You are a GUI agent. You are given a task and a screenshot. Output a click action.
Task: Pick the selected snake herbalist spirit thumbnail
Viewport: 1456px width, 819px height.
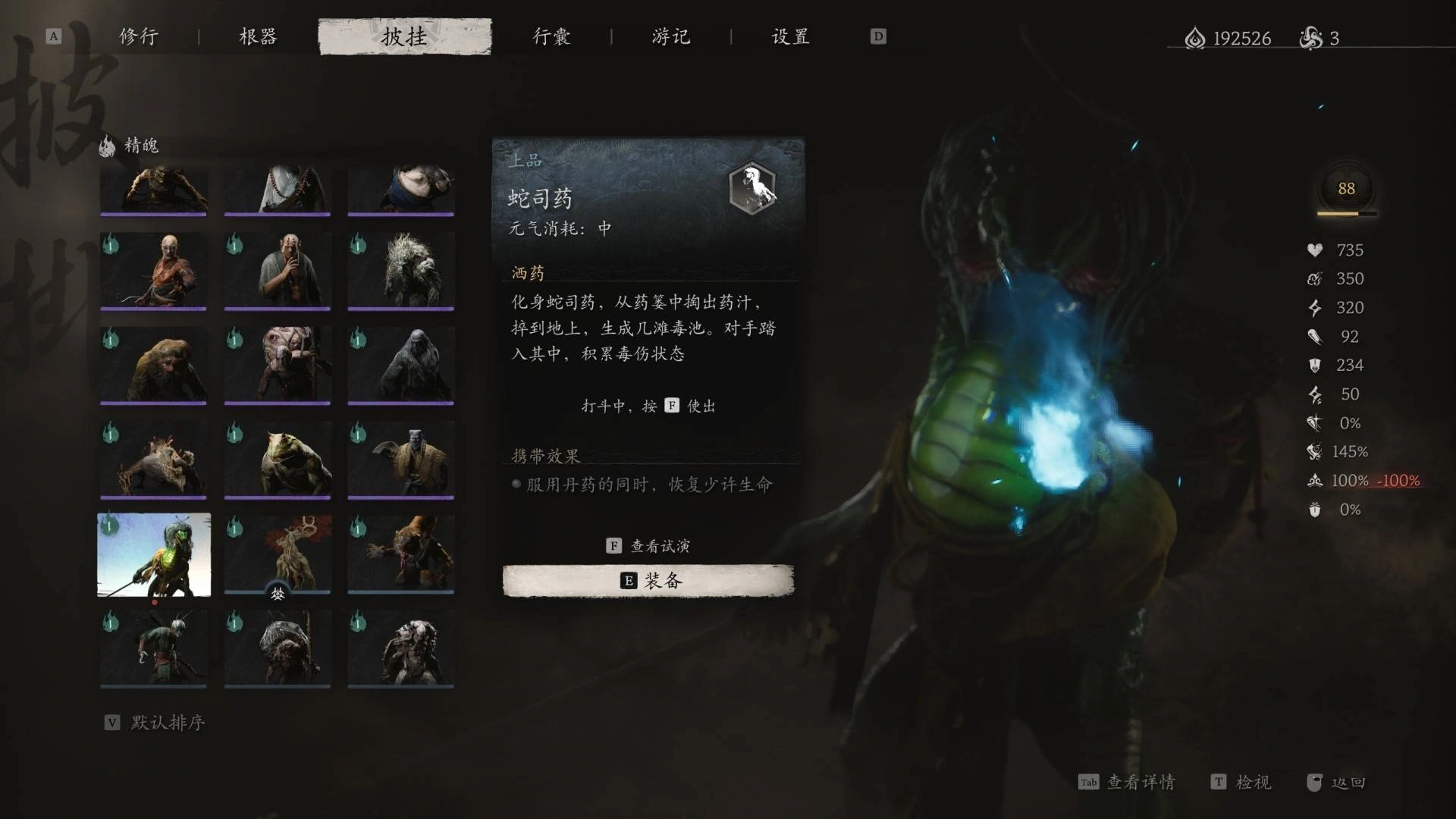tap(154, 555)
